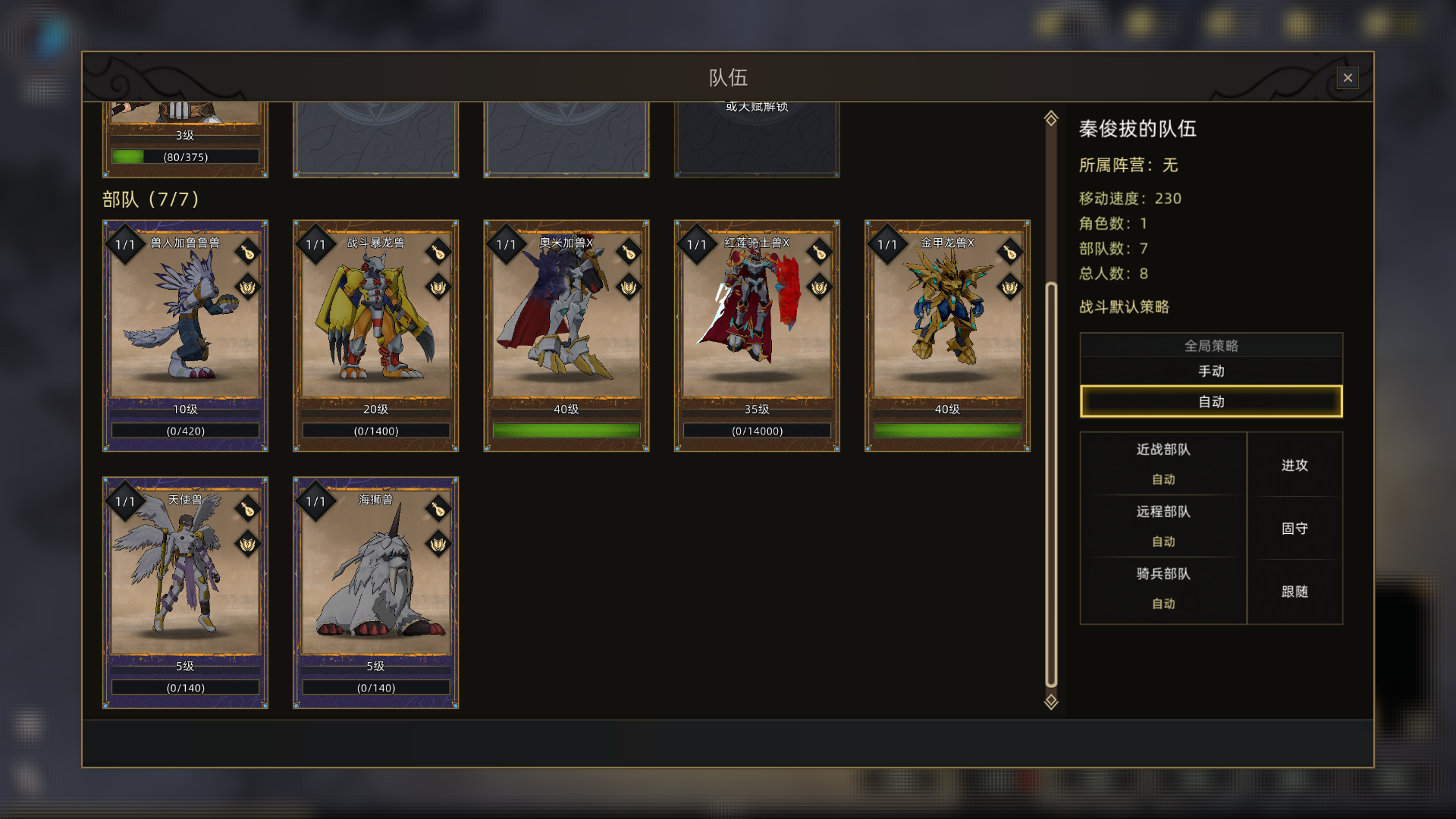Screen dimensions: 1456x819
Task: Open the 天使兽 unit card
Action: (185, 584)
